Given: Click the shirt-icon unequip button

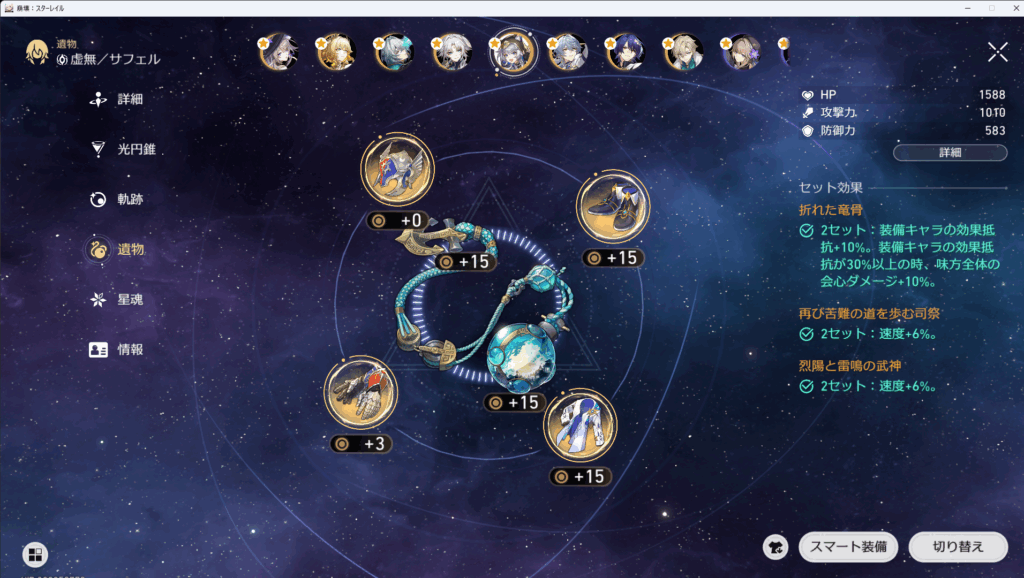Looking at the screenshot, I should [775, 547].
